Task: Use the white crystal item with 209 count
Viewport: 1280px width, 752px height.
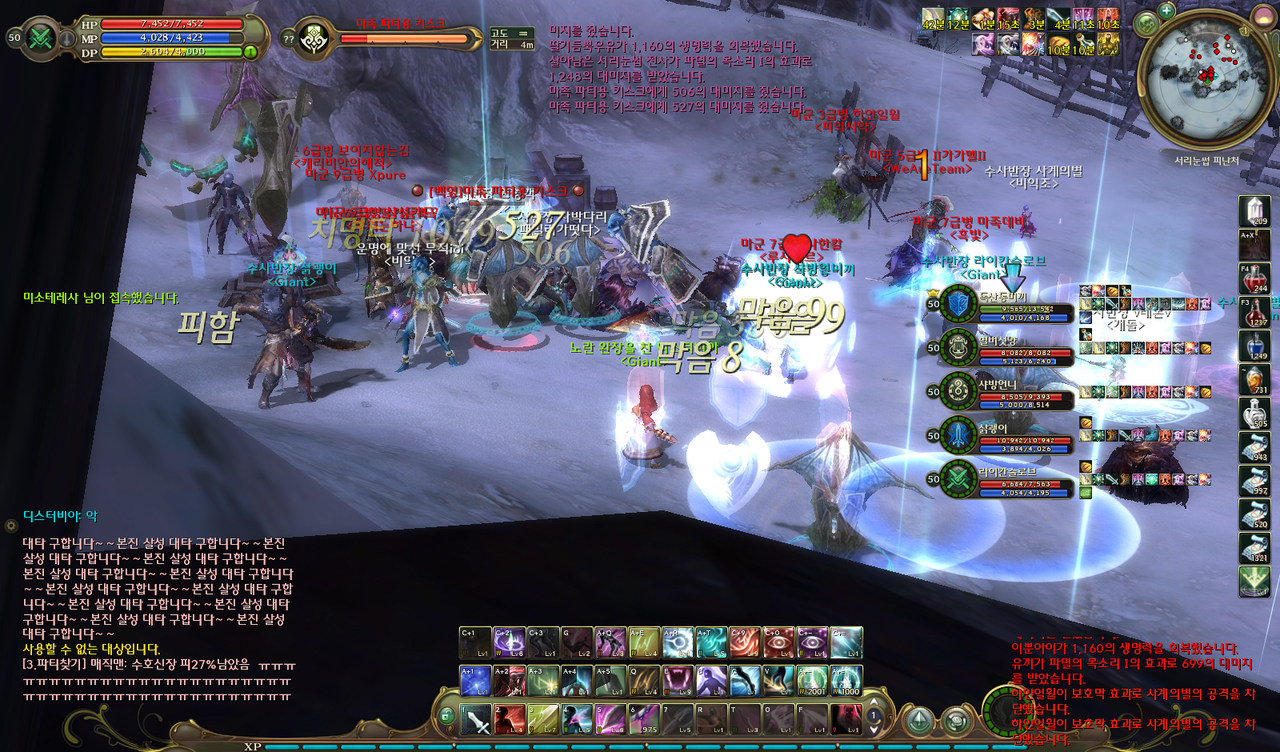Action: pyautogui.click(x=1255, y=211)
